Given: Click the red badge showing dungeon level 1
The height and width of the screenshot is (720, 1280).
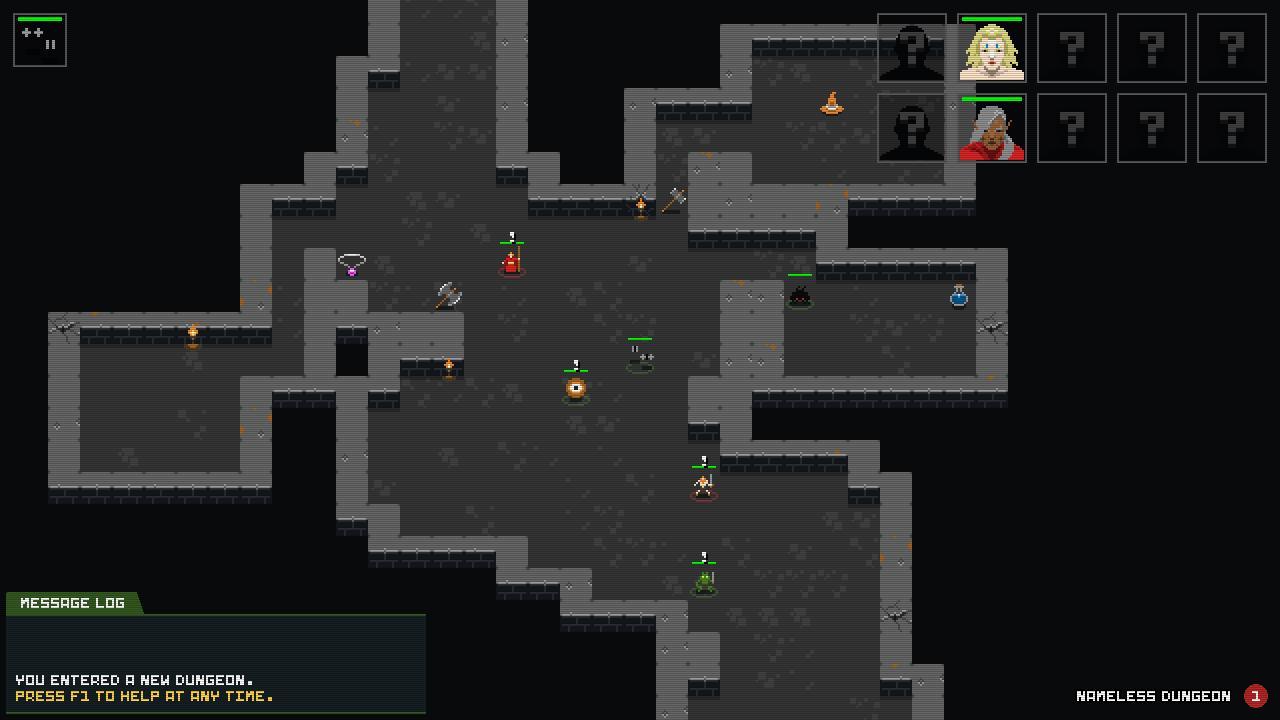Looking at the screenshot, I should (x=1256, y=696).
